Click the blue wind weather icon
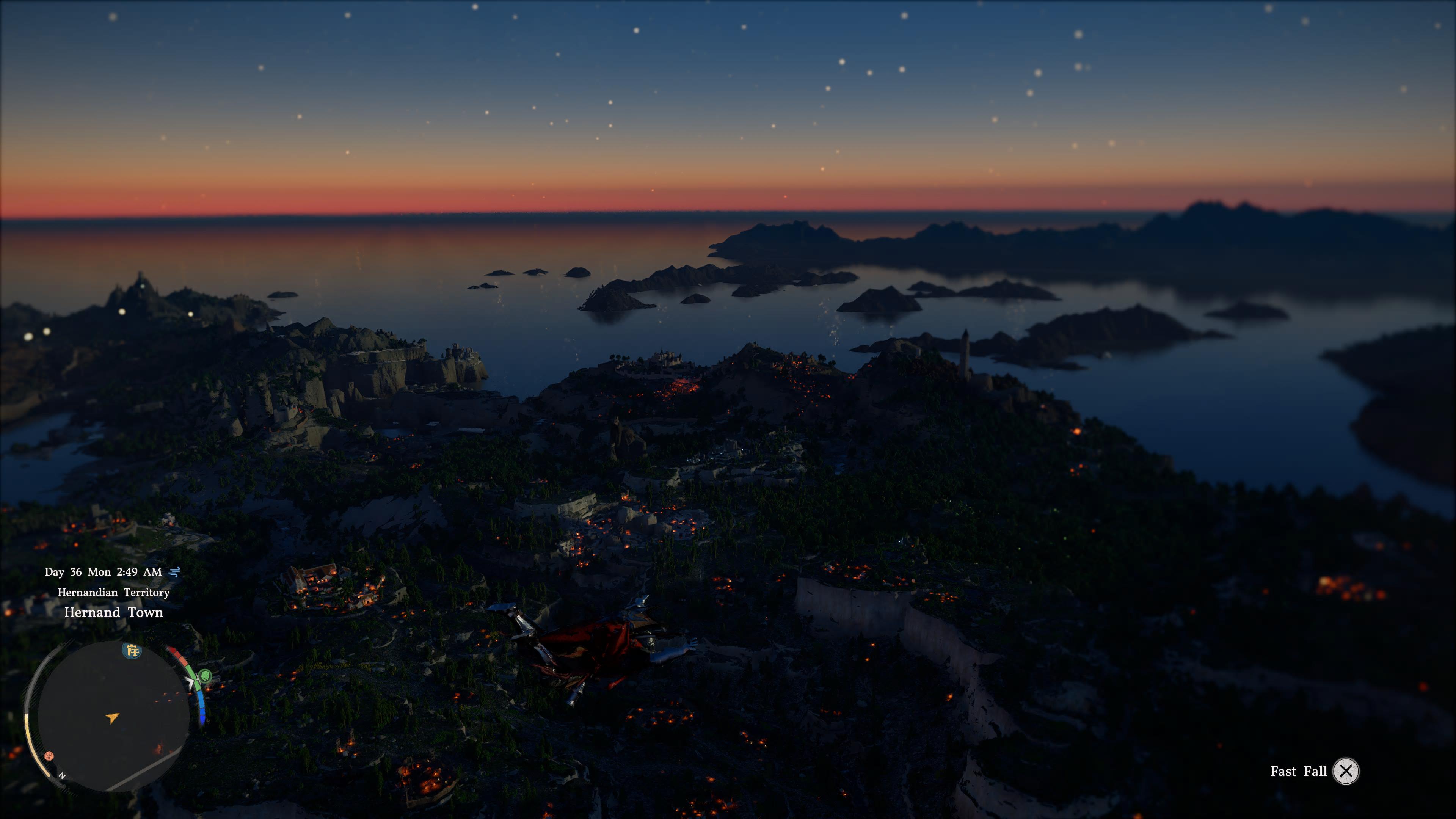 tap(175, 572)
